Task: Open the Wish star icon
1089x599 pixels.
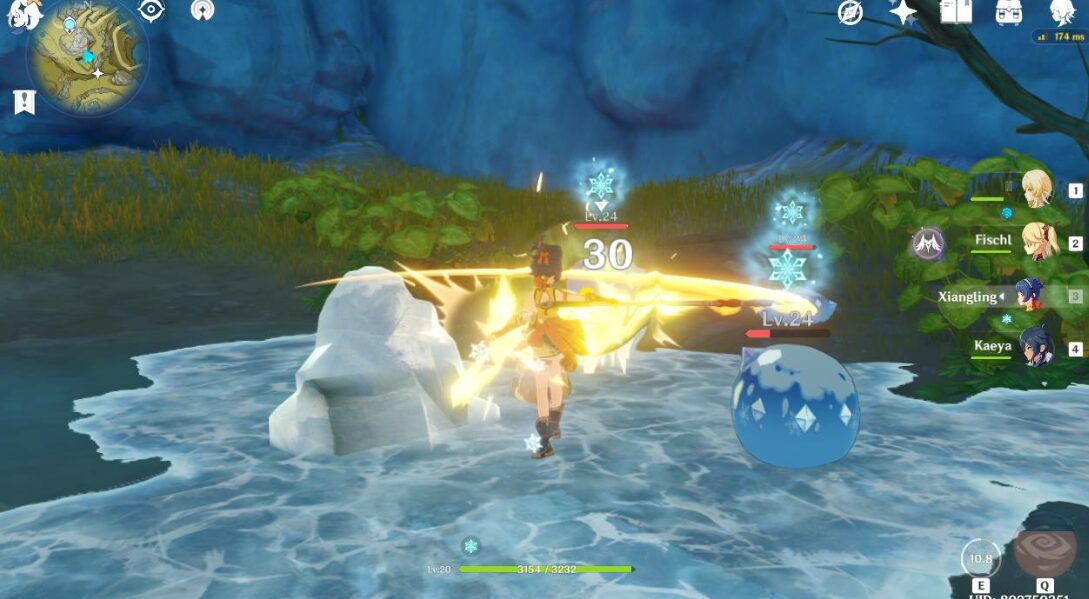Action: coord(903,12)
